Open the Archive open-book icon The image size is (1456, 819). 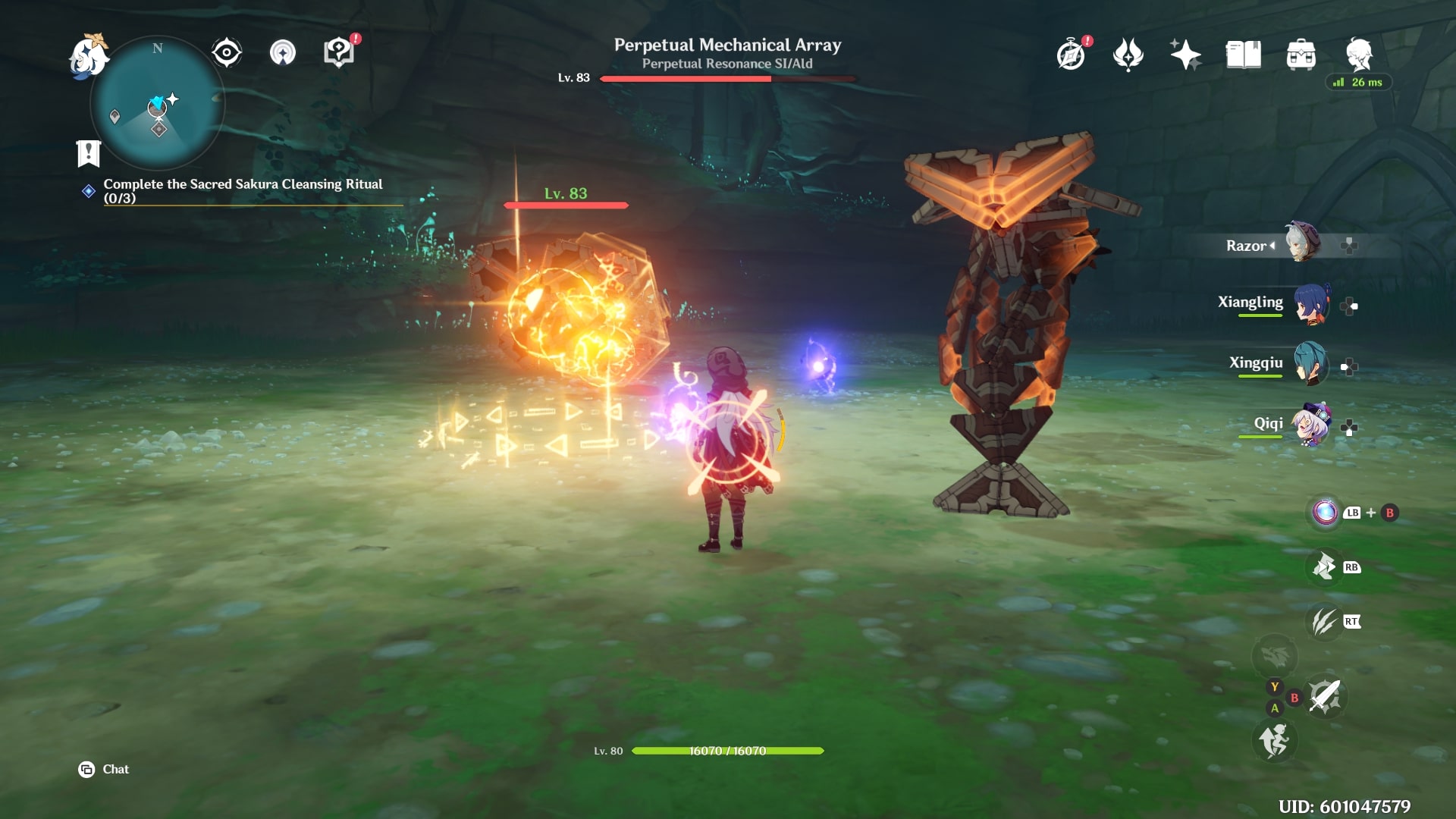click(1243, 54)
